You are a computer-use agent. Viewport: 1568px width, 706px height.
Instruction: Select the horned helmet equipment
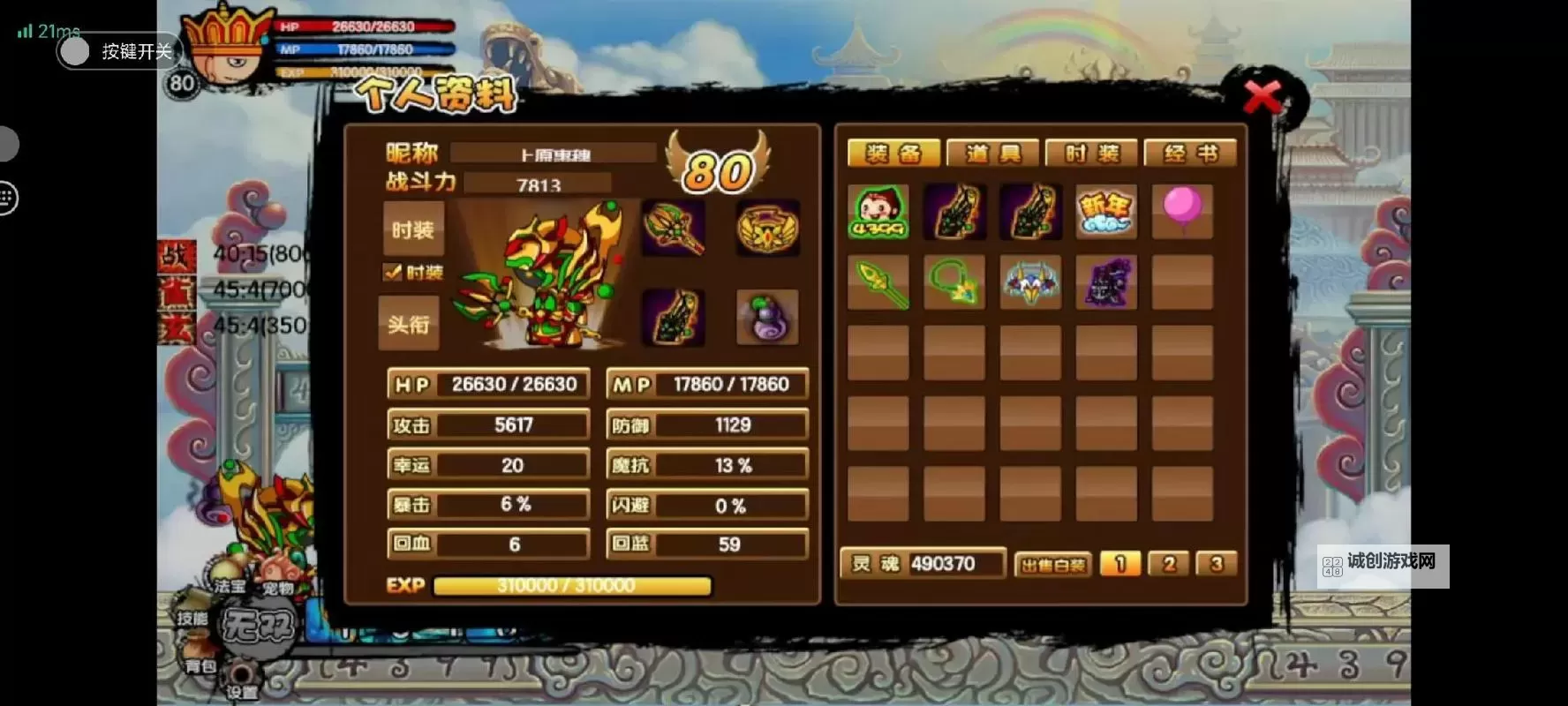[1031, 282]
